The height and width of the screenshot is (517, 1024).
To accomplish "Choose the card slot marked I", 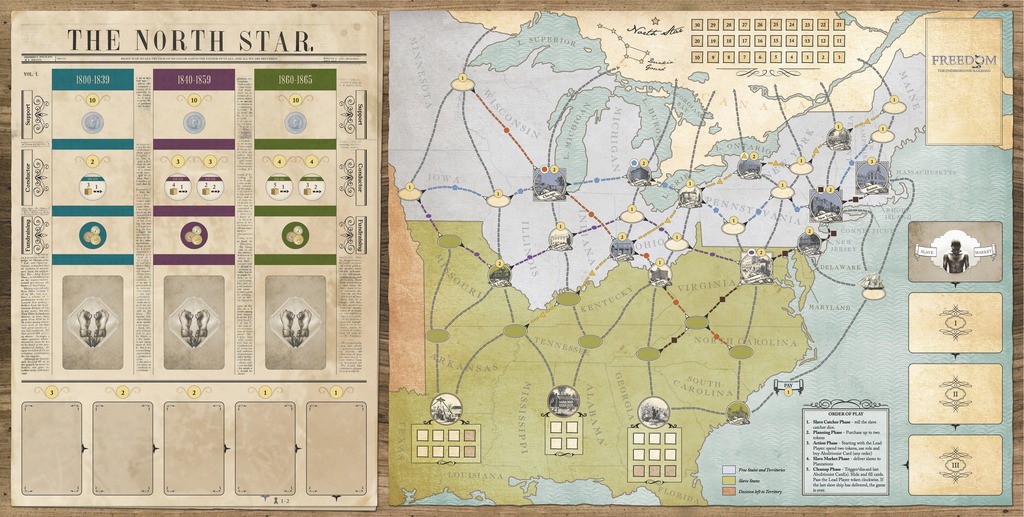I will [954, 322].
